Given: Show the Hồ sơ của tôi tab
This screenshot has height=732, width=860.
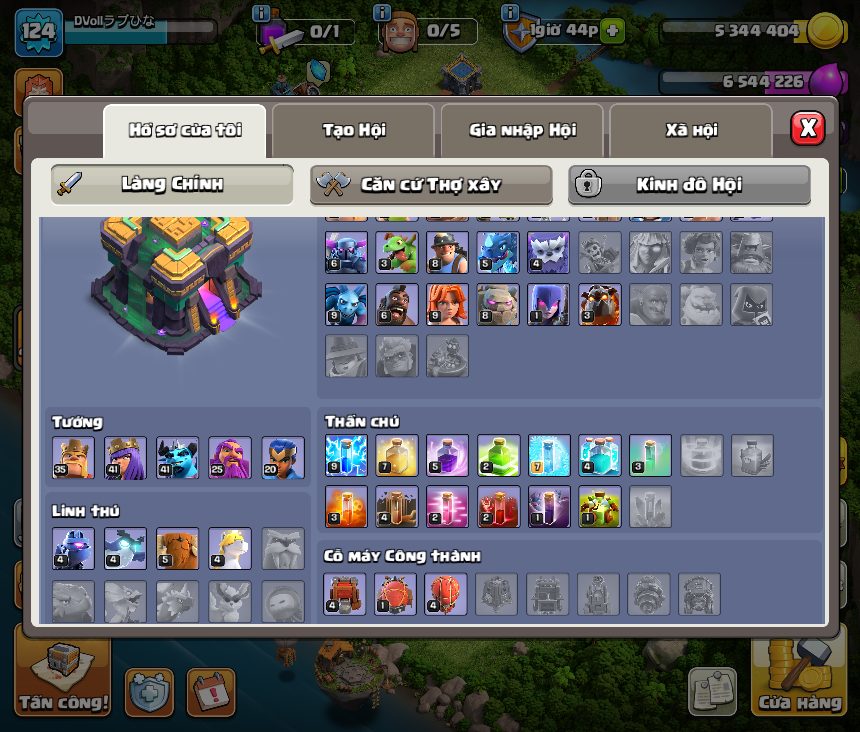Looking at the screenshot, I should 184,130.
